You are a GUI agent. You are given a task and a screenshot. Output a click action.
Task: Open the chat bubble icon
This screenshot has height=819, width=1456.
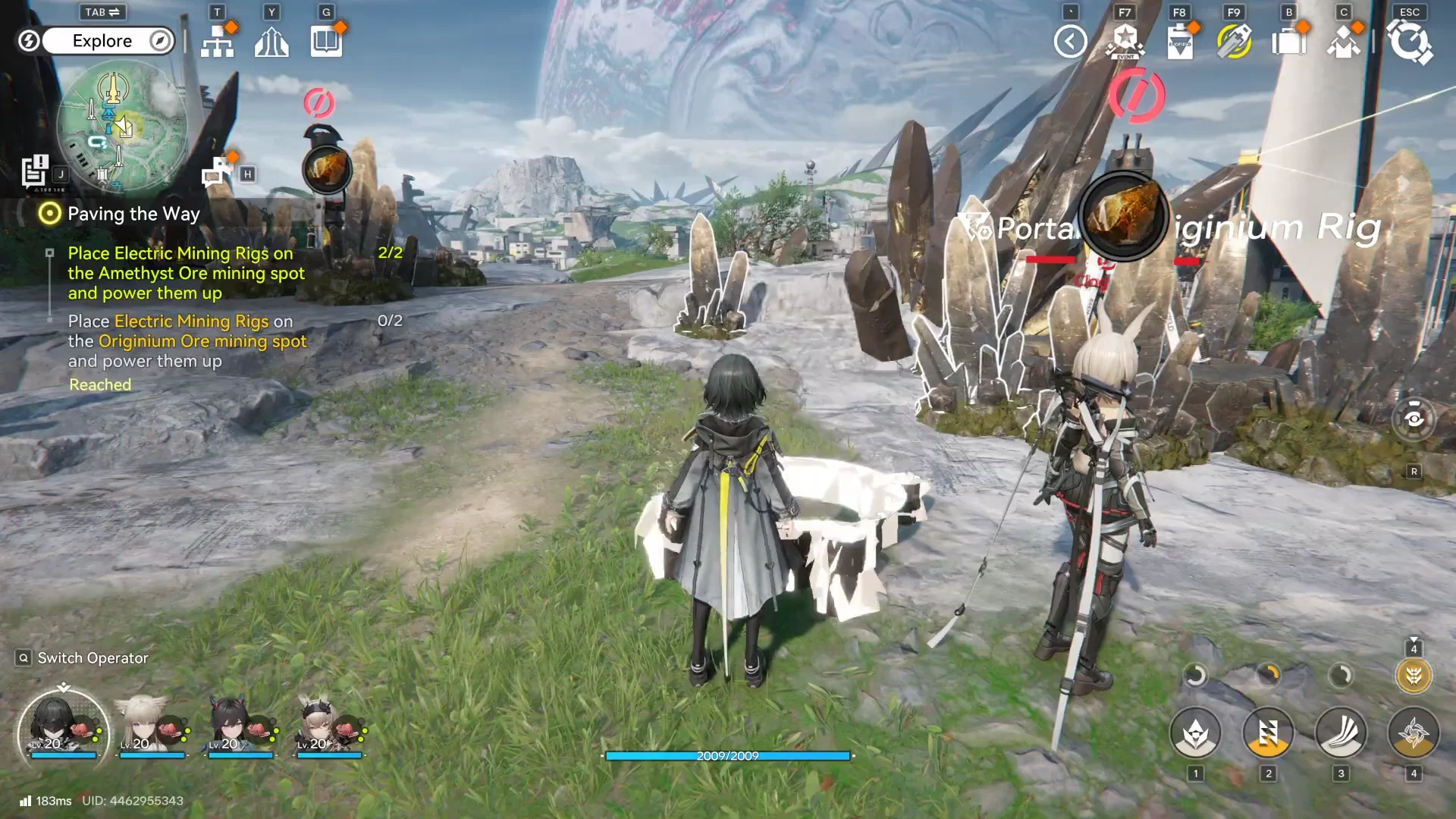pos(217,172)
